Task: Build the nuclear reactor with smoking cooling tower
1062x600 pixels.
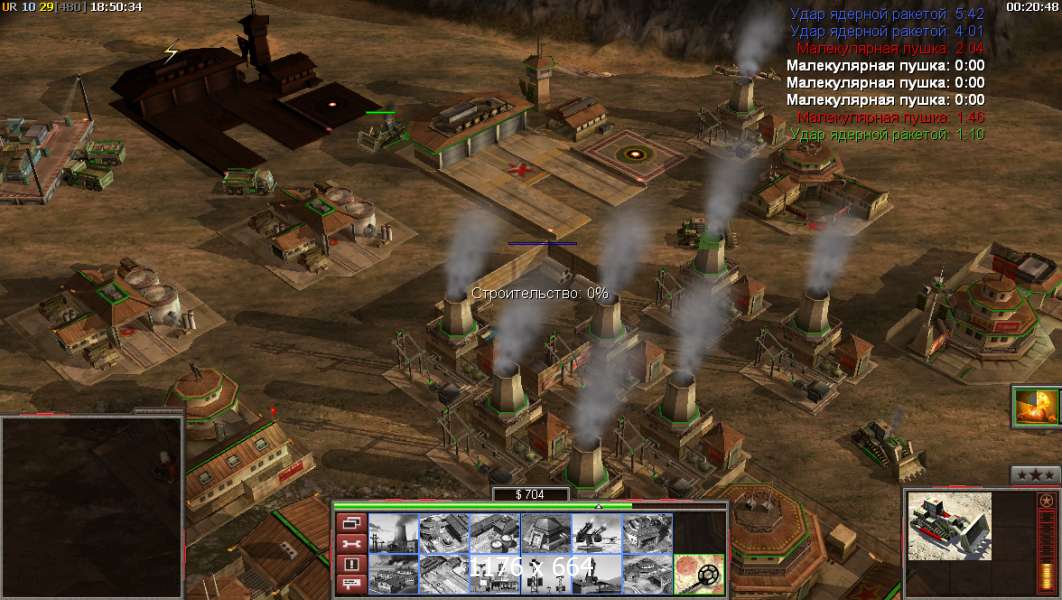Action: coord(393,532)
